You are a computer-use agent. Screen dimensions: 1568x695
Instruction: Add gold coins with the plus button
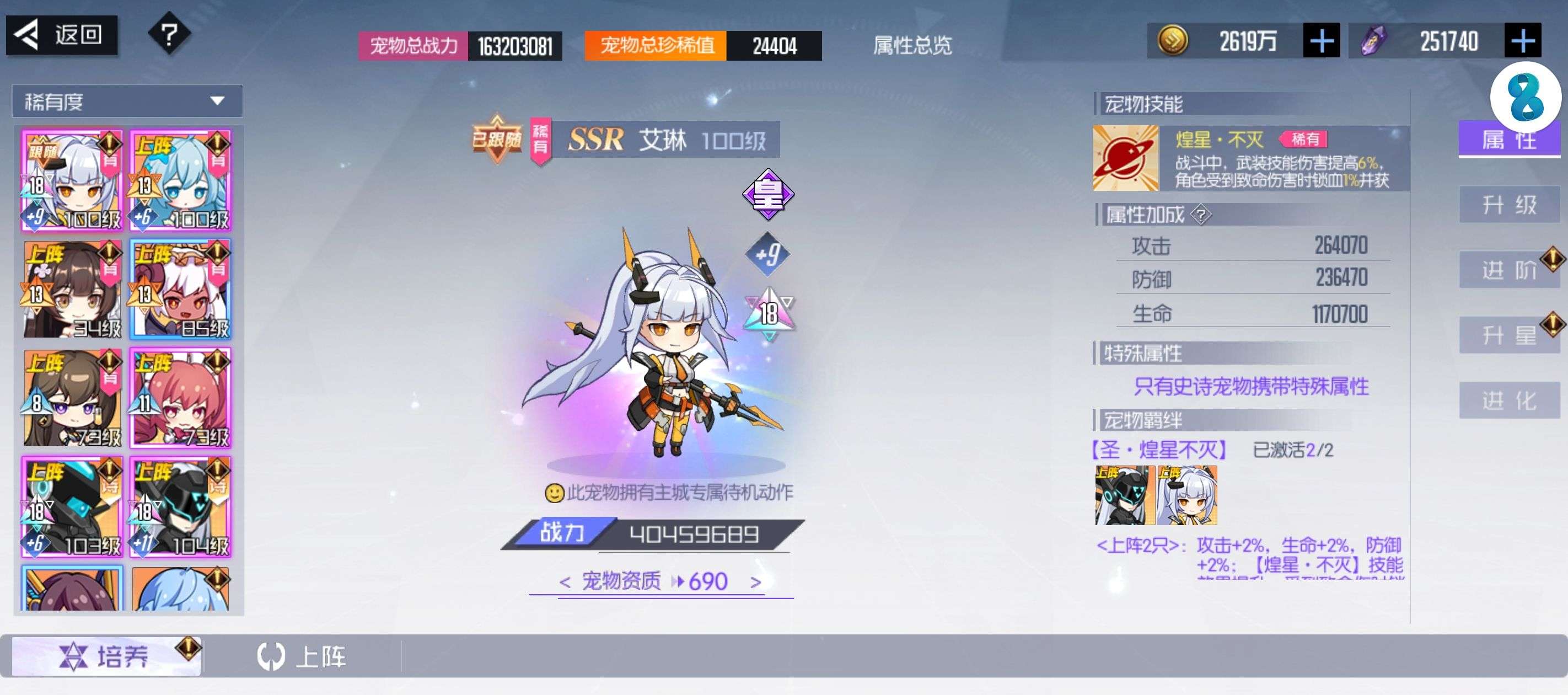point(1320,41)
